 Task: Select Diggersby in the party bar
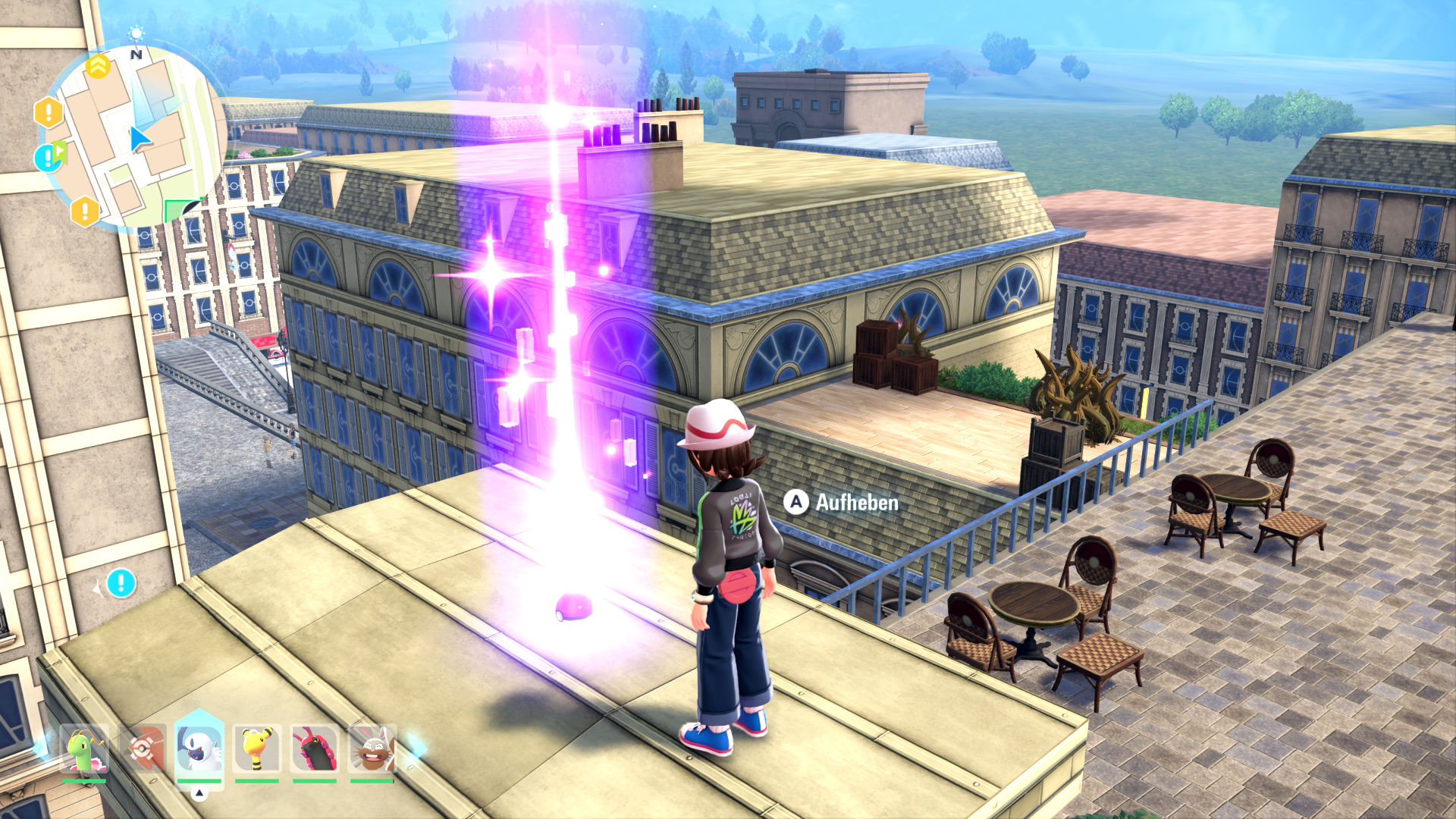pos(372,750)
